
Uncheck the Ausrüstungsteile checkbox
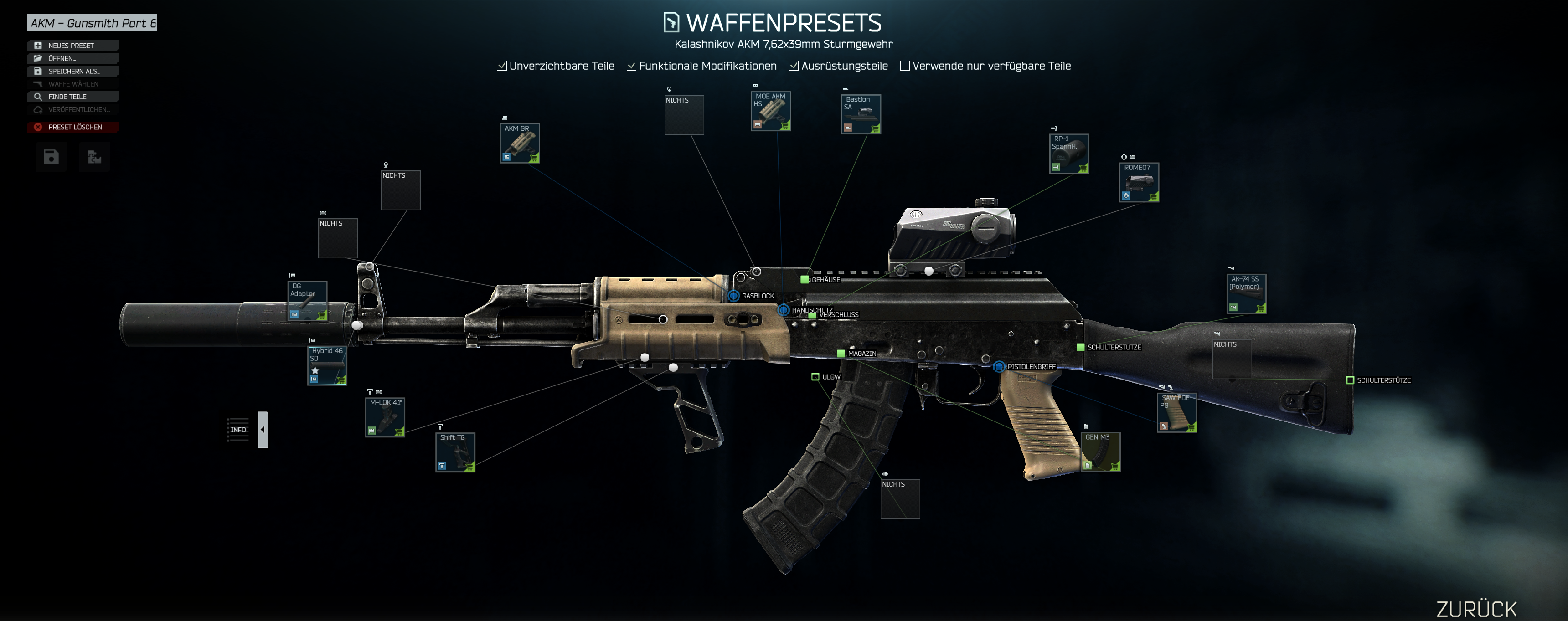794,66
